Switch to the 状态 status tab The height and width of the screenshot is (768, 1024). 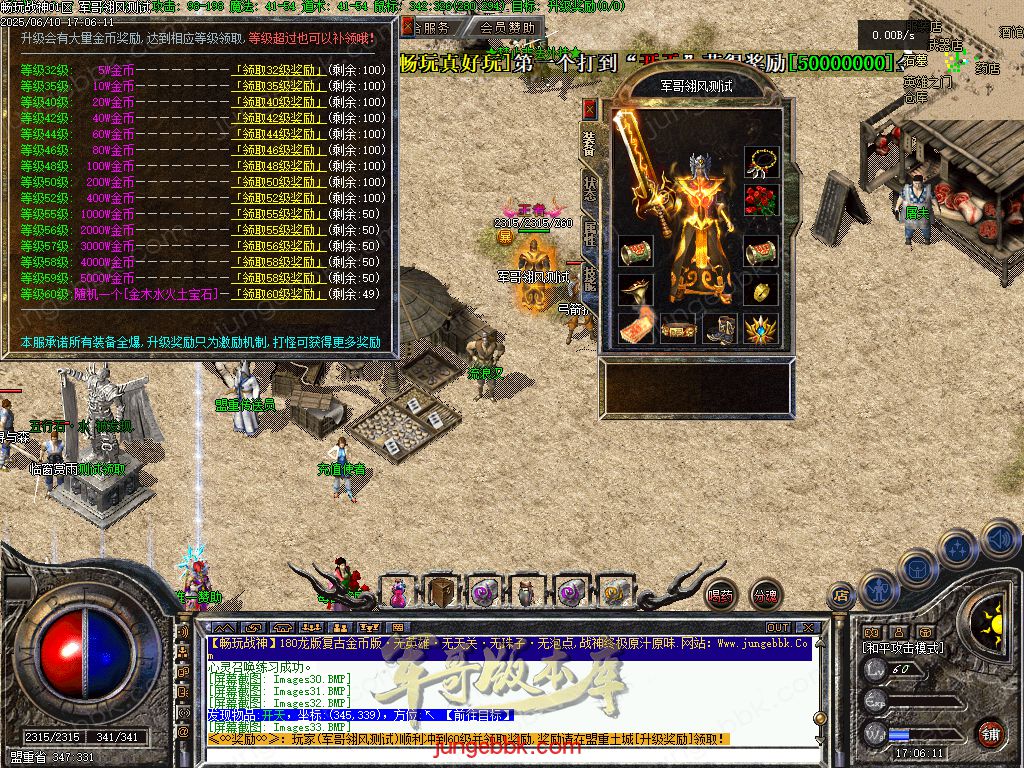(x=591, y=188)
